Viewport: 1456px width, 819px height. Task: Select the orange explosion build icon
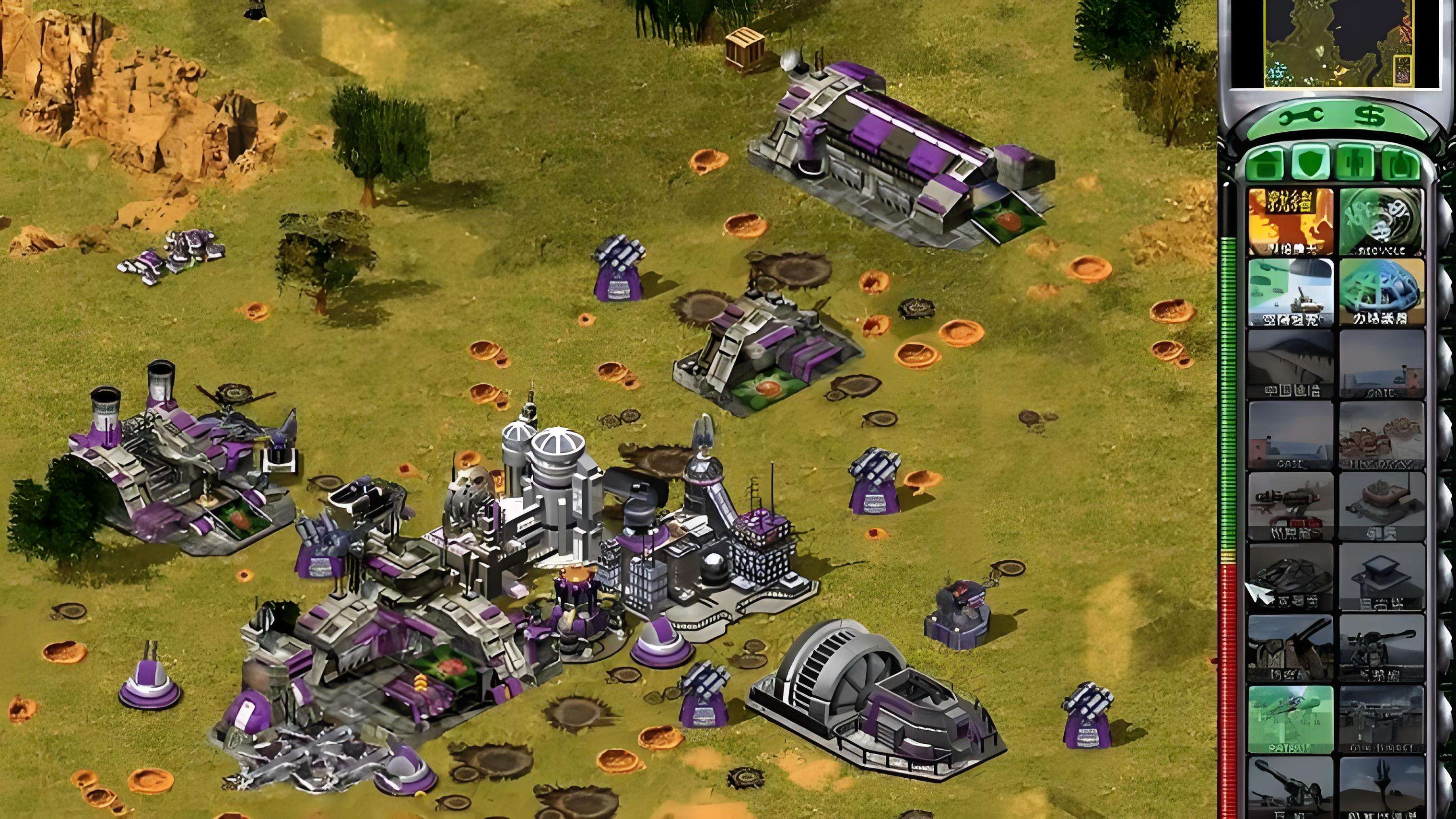(1290, 222)
